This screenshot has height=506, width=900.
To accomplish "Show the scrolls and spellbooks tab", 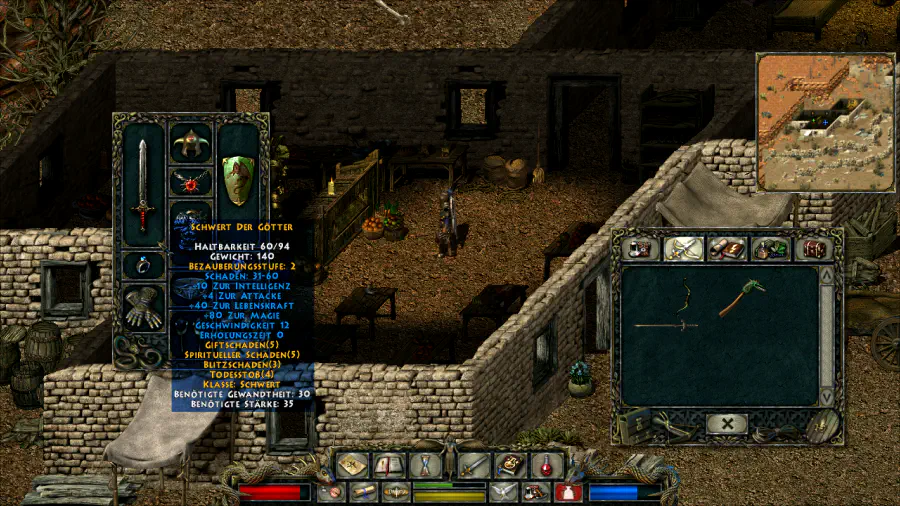I will [726, 248].
